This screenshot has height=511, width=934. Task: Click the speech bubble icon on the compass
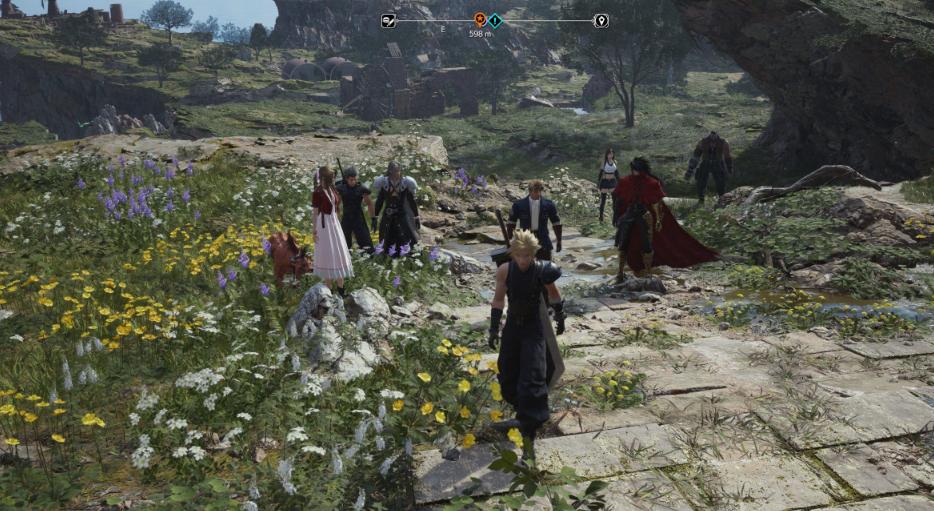point(388,20)
